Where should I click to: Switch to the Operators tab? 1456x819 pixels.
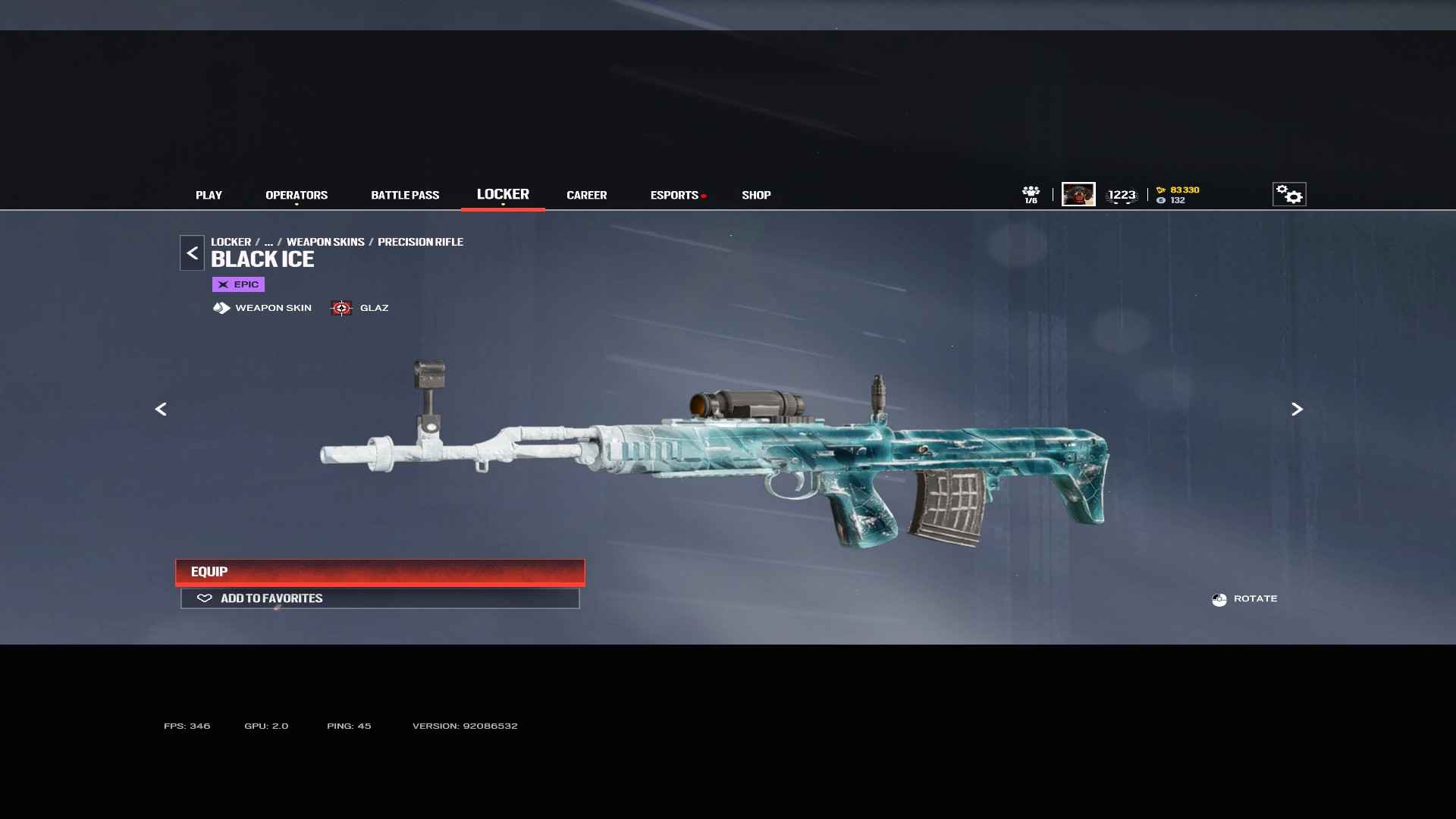click(x=297, y=195)
